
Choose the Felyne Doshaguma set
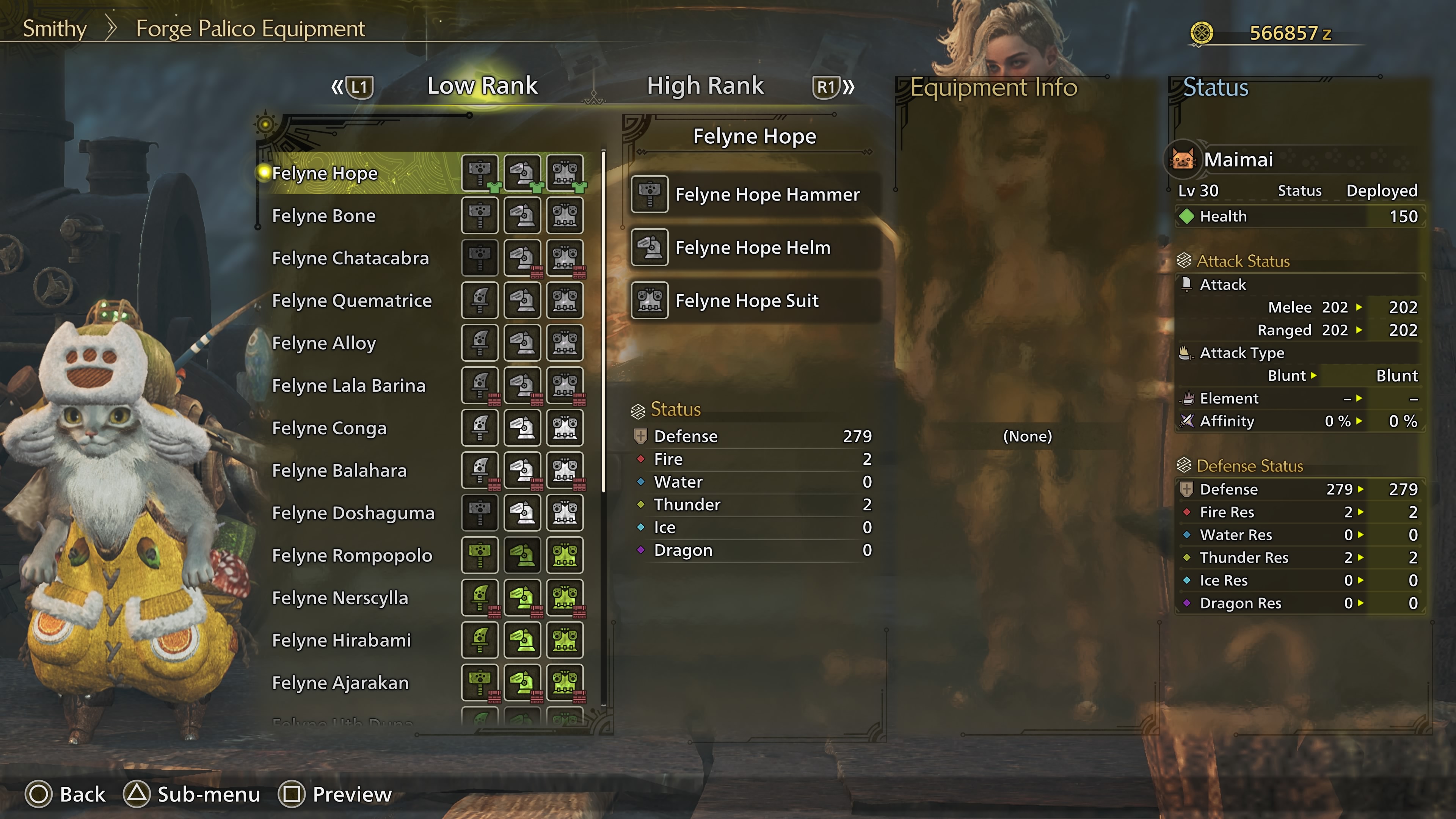[353, 513]
